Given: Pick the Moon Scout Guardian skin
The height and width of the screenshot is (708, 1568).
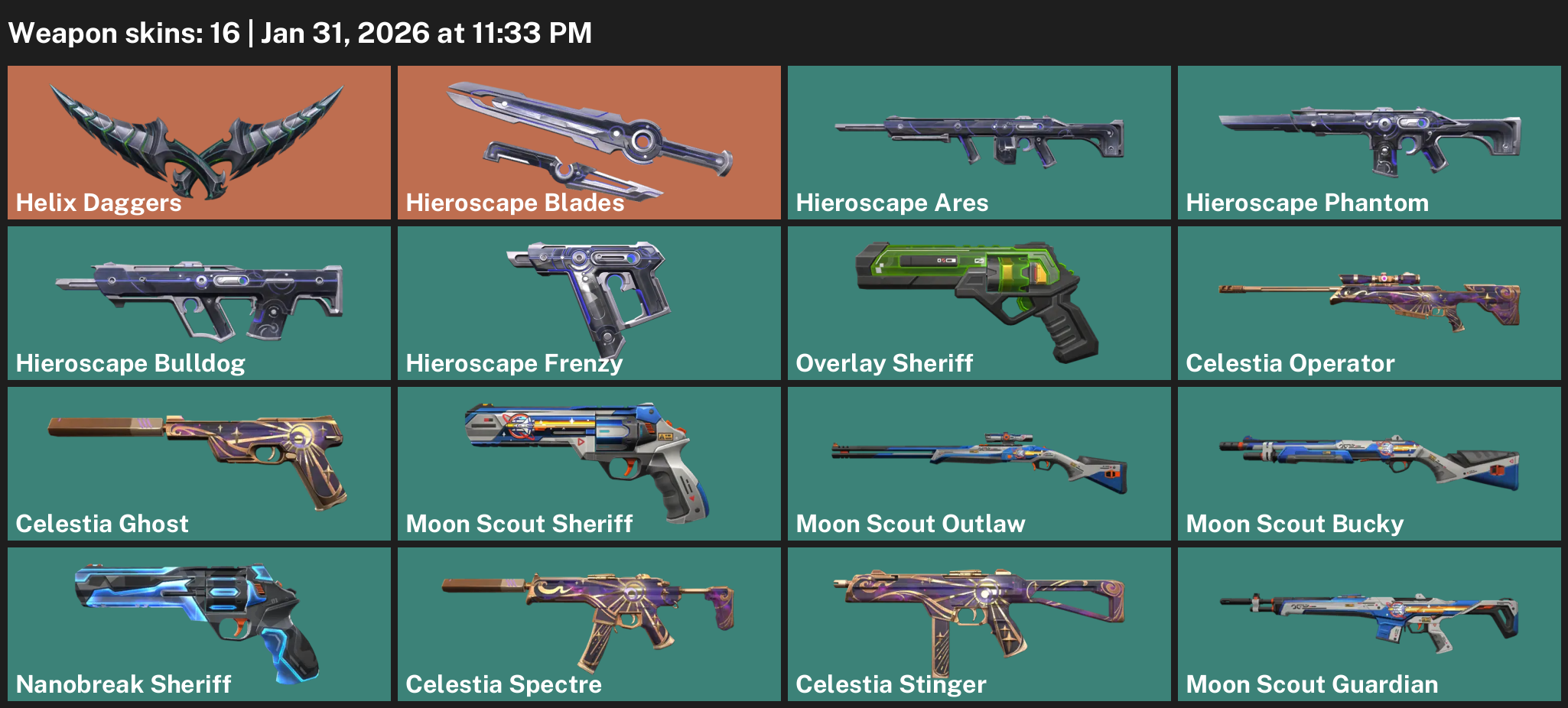Looking at the screenshot, I should pyautogui.click(x=1369, y=624).
